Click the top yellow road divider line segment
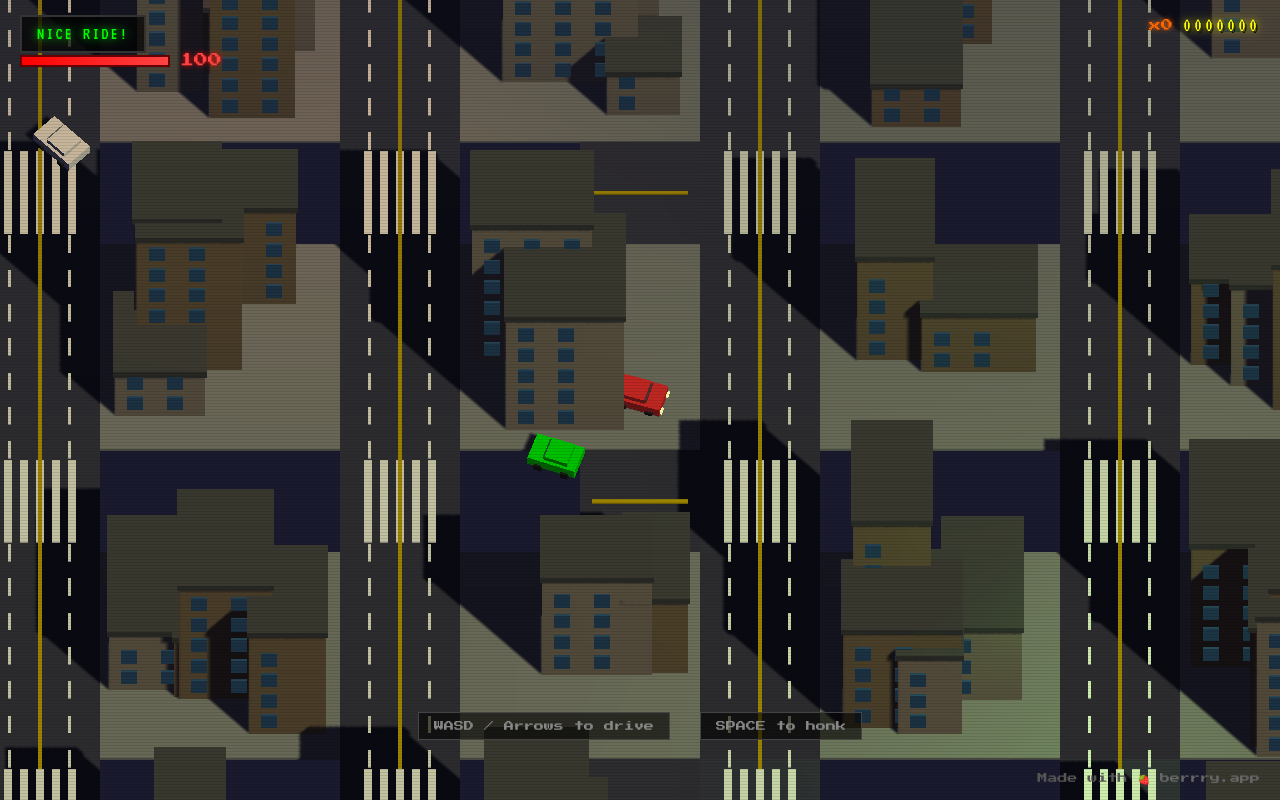The image size is (1280, 800). click(640, 191)
